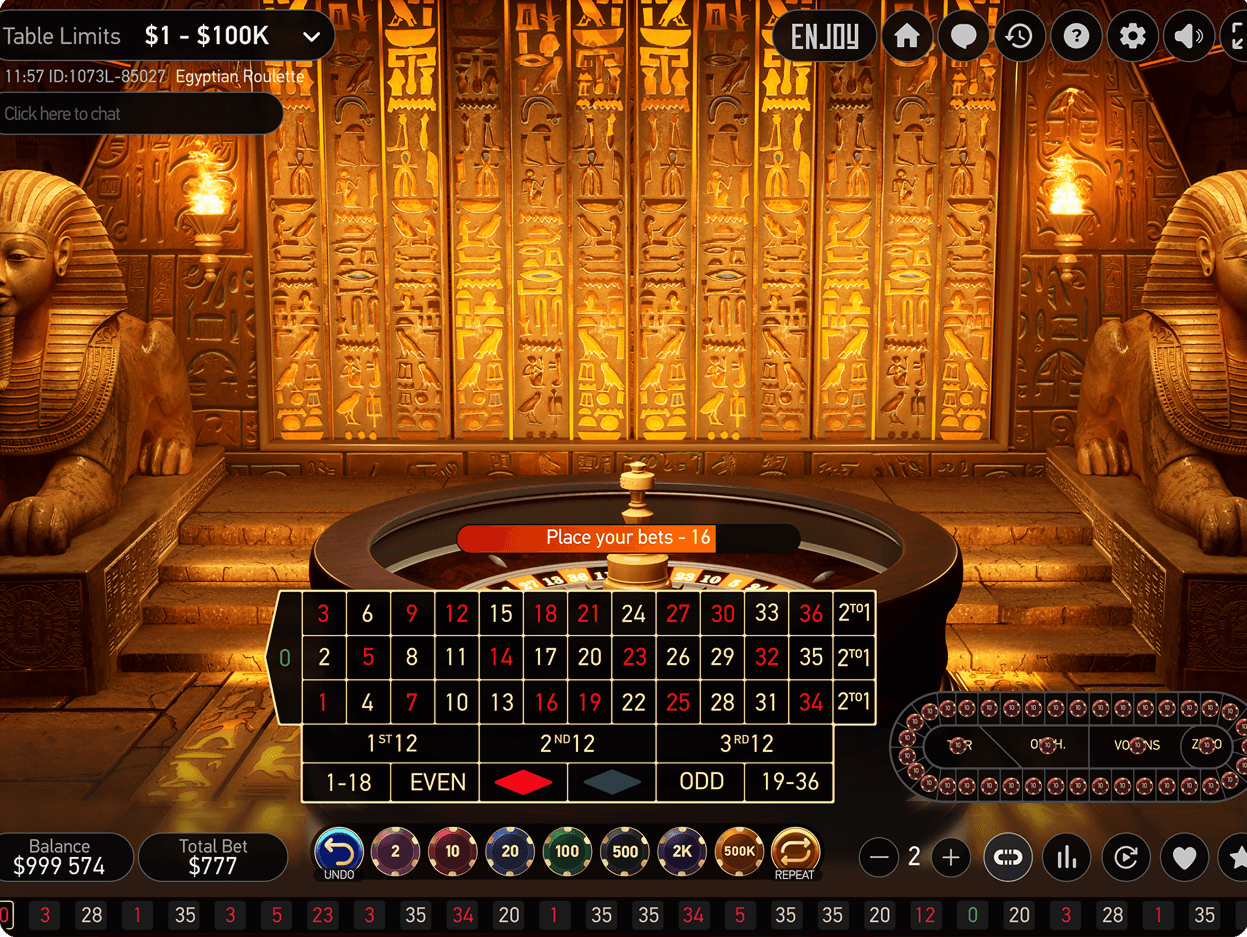Open the statistics bar chart icon

1067,857
